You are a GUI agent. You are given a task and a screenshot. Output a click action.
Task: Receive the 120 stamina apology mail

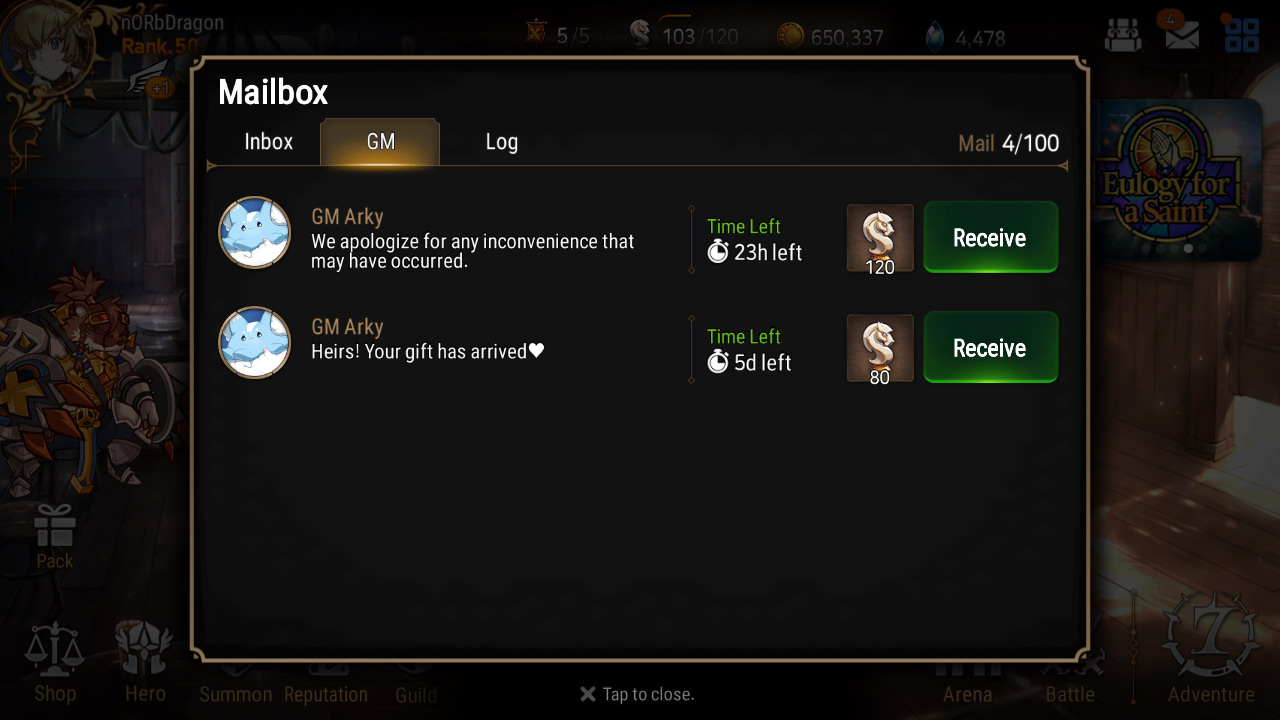[990, 238]
